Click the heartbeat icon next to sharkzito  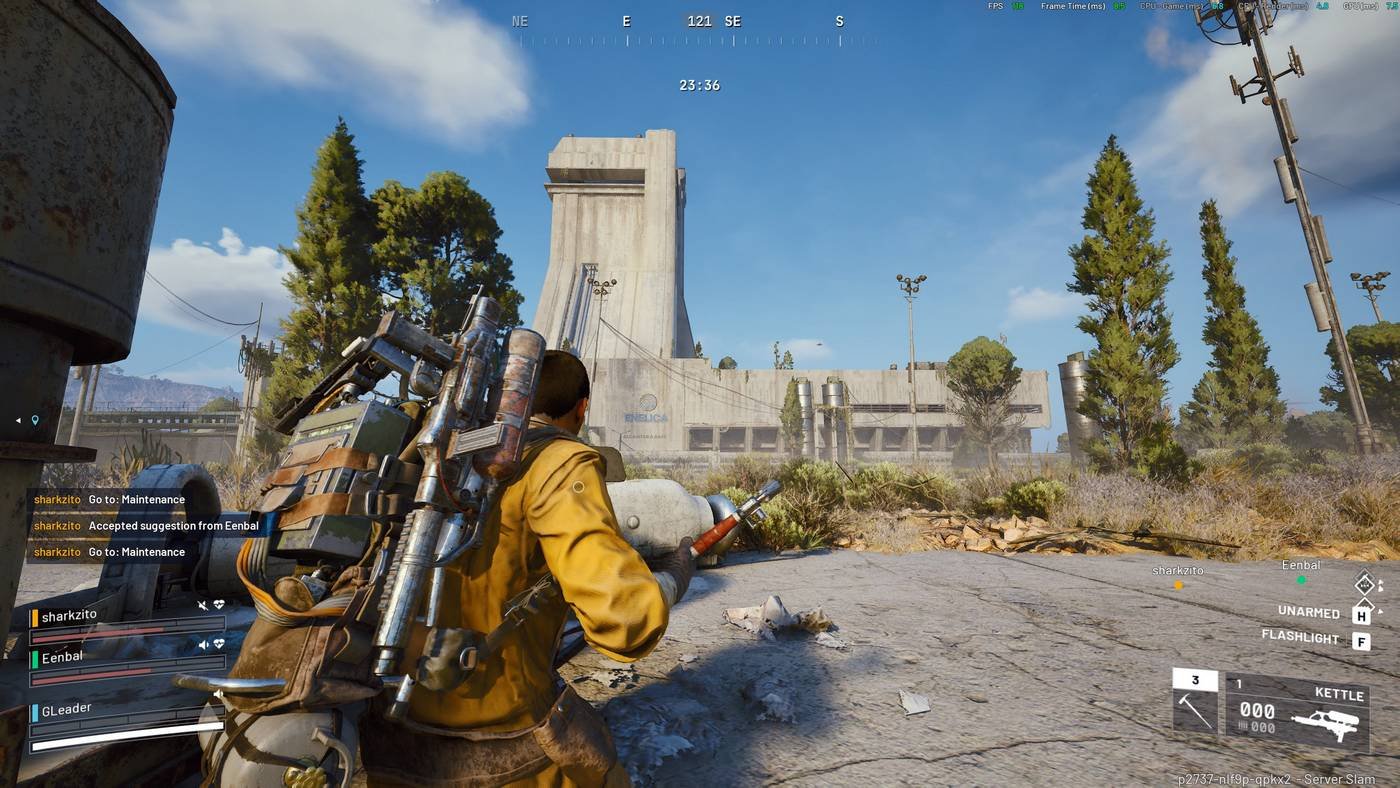pyautogui.click(x=217, y=605)
